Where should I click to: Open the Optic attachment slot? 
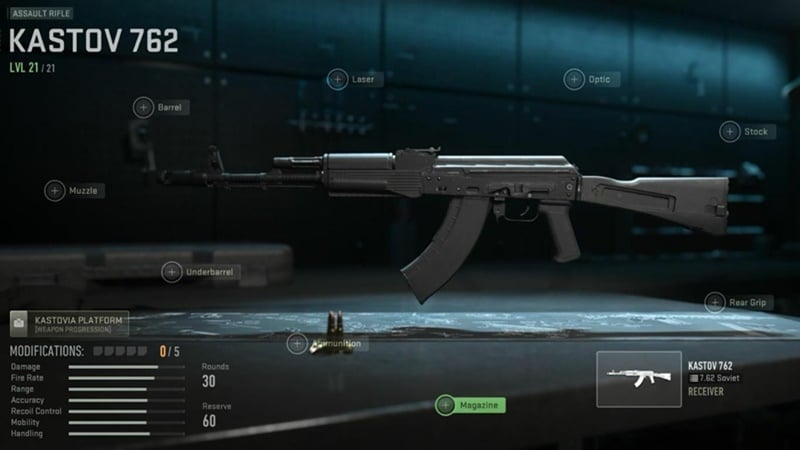[x=575, y=79]
